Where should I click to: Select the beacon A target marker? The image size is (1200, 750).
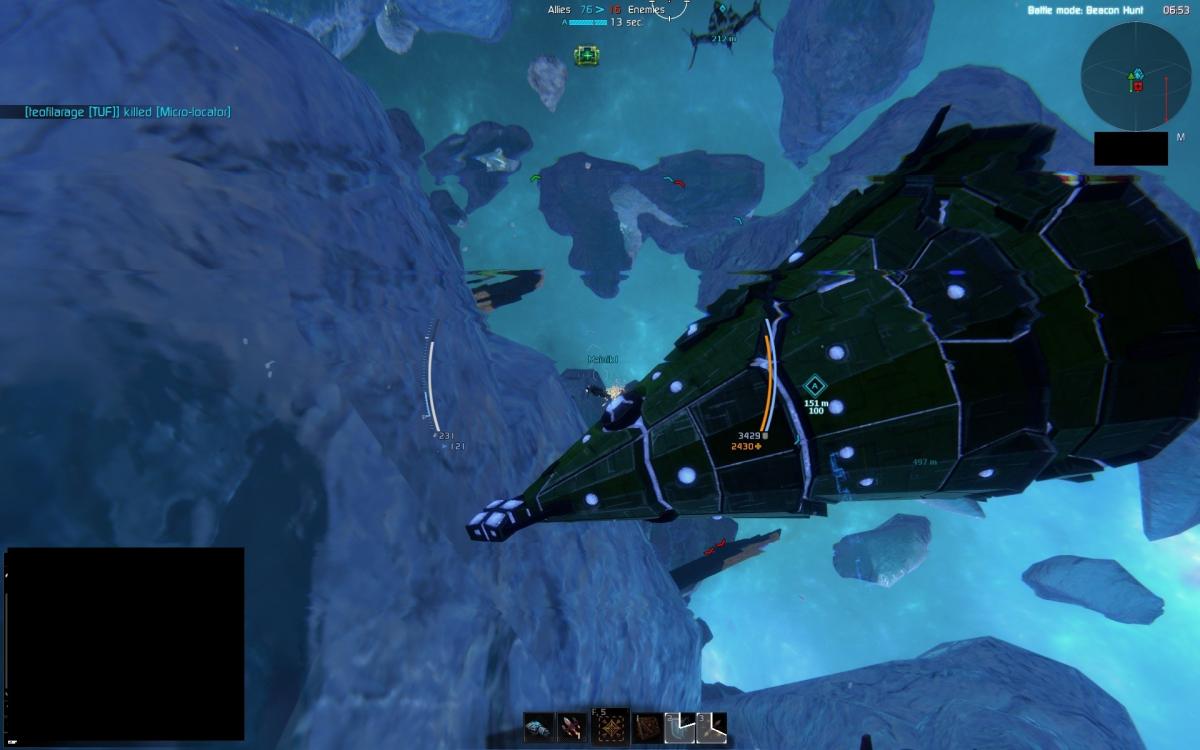[814, 385]
